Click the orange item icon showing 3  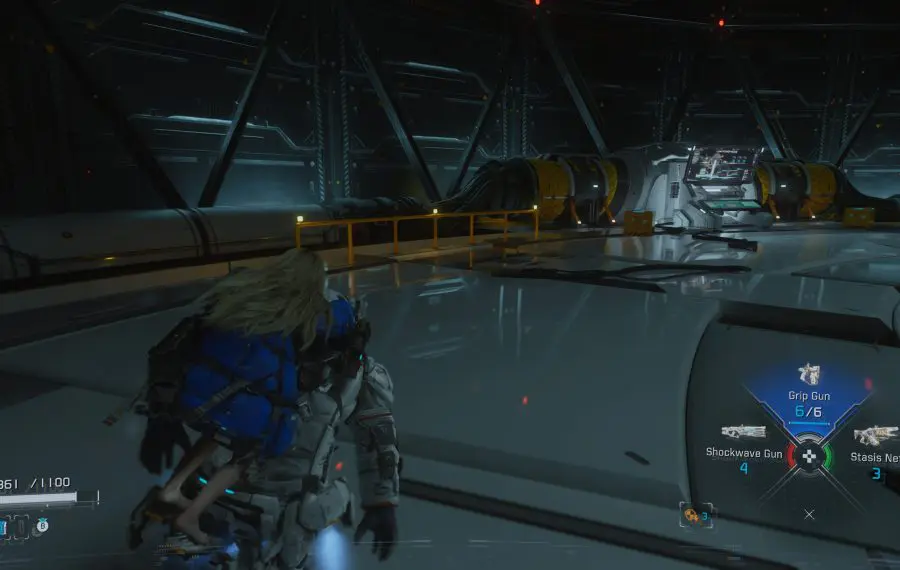coord(693,515)
